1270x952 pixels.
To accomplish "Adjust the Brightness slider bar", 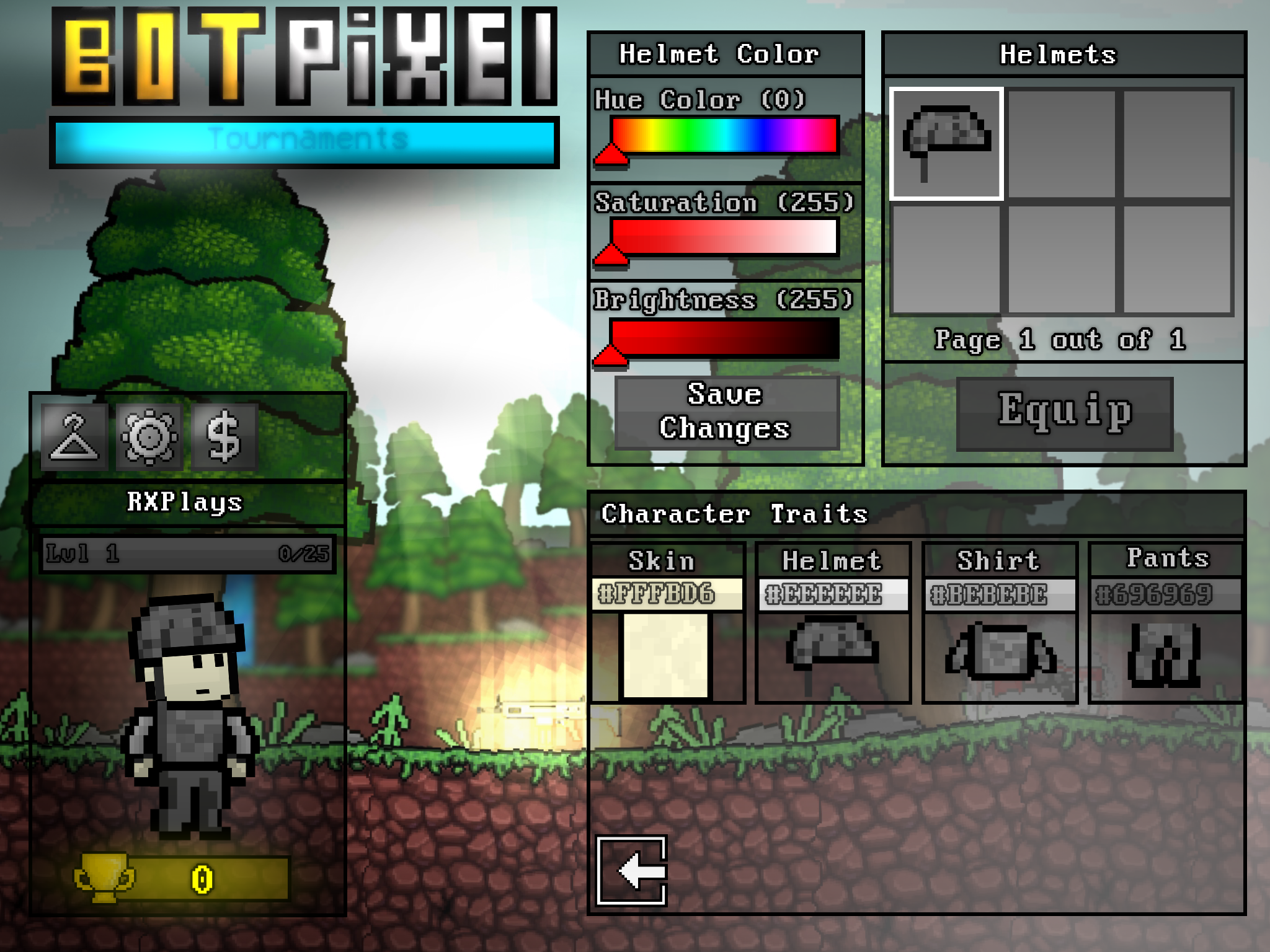I will (724, 338).
